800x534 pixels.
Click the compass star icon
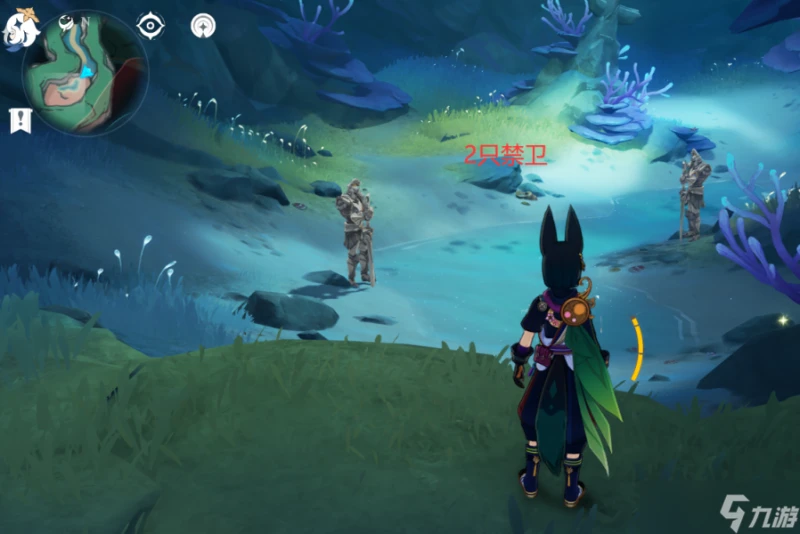coord(203,25)
